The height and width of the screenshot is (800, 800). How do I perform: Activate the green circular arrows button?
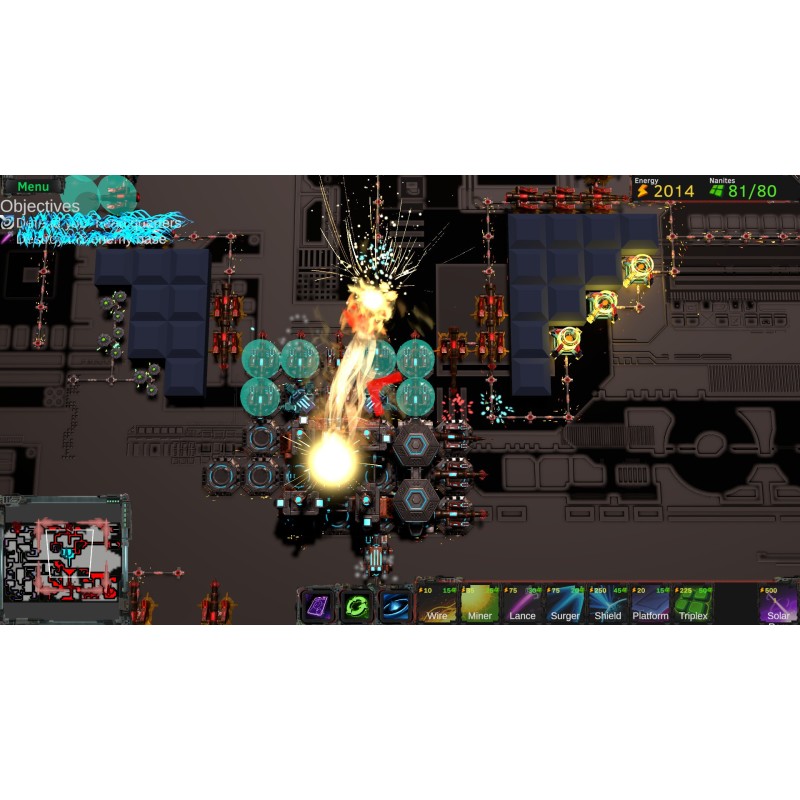(357, 606)
